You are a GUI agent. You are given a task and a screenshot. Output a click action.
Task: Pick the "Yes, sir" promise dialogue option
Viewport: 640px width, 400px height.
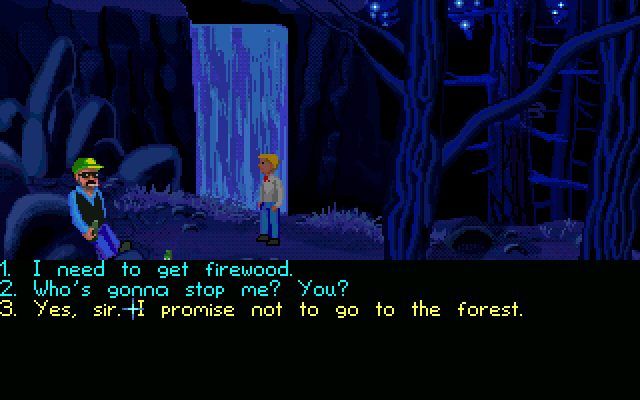point(276,310)
